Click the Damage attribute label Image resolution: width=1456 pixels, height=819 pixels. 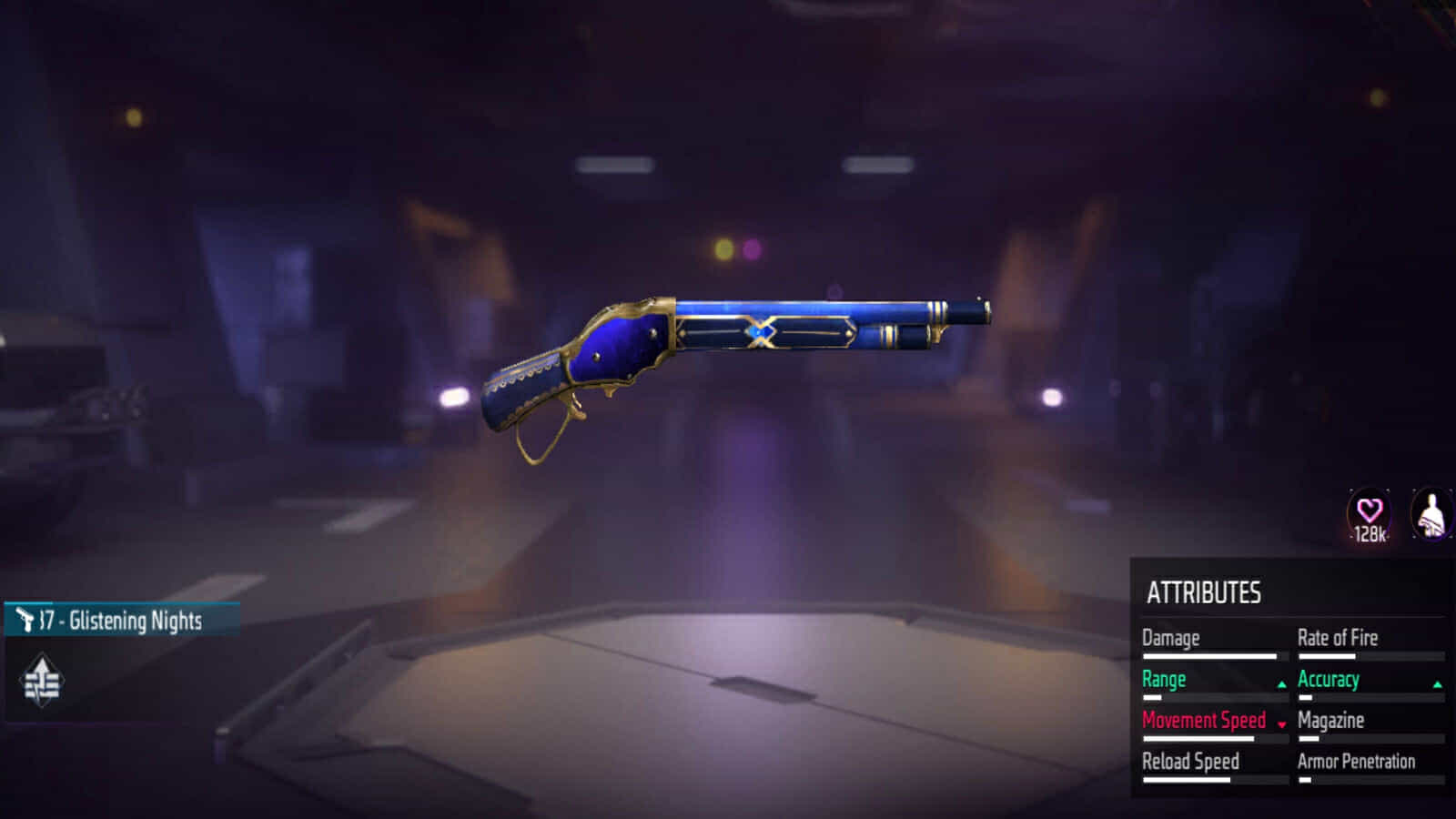1169,637
